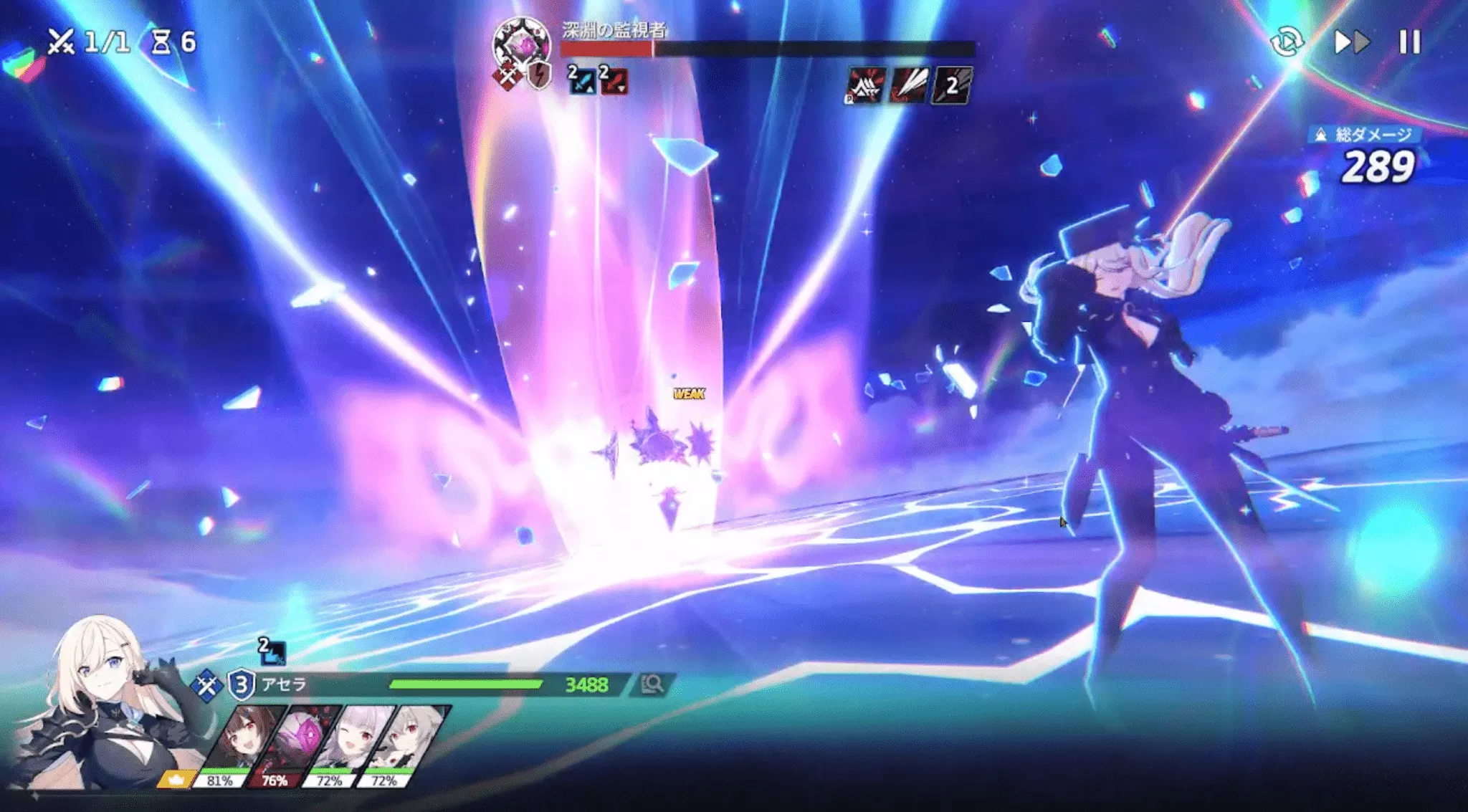Image resolution: width=1468 pixels, height=812 pixels.
Task: Inspect the boss's blue sword buff icon
Action: 581,80
